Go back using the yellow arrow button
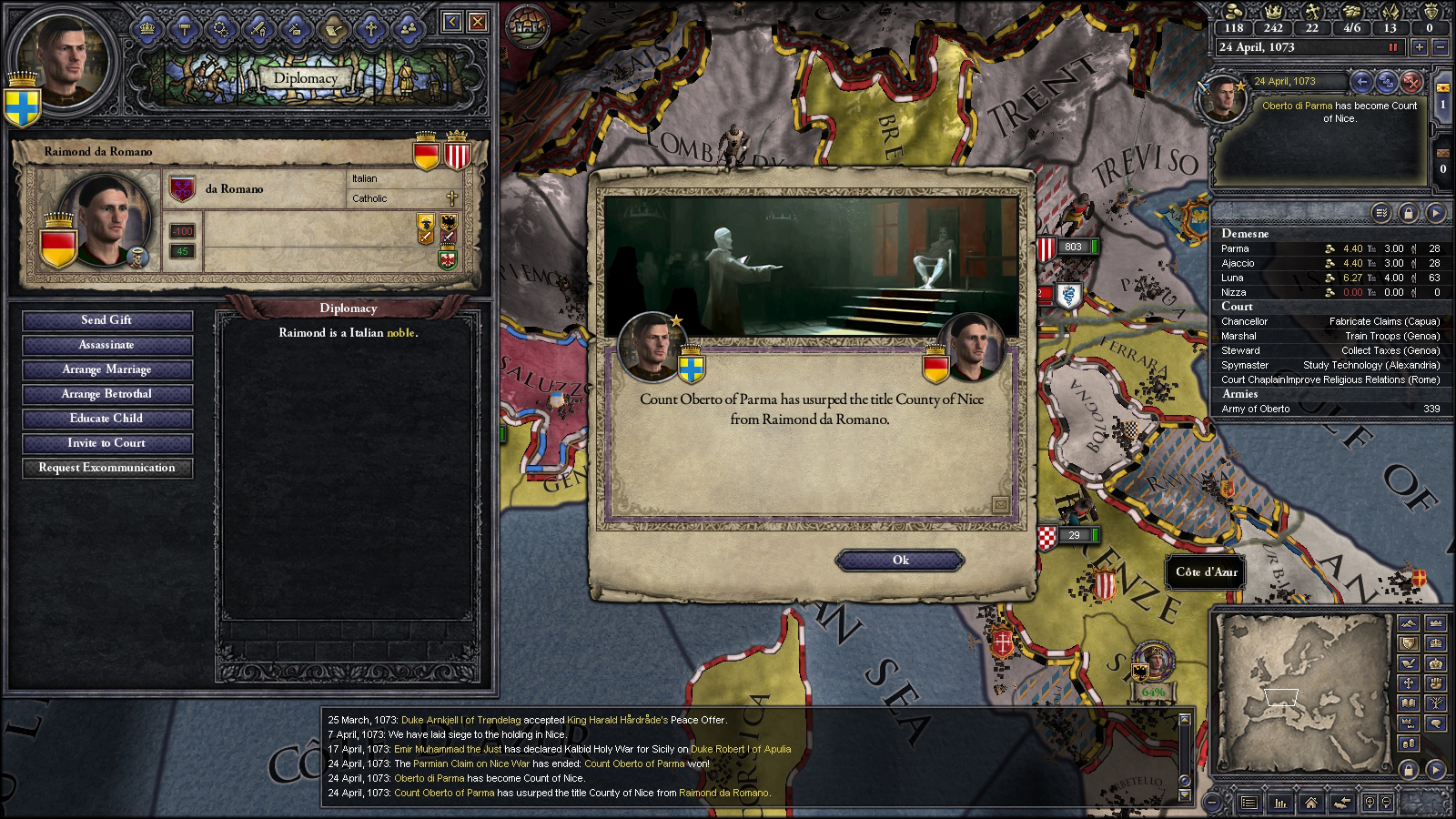Image resolution: width=1456 pixels, height=819 pixels. [451, 23]
